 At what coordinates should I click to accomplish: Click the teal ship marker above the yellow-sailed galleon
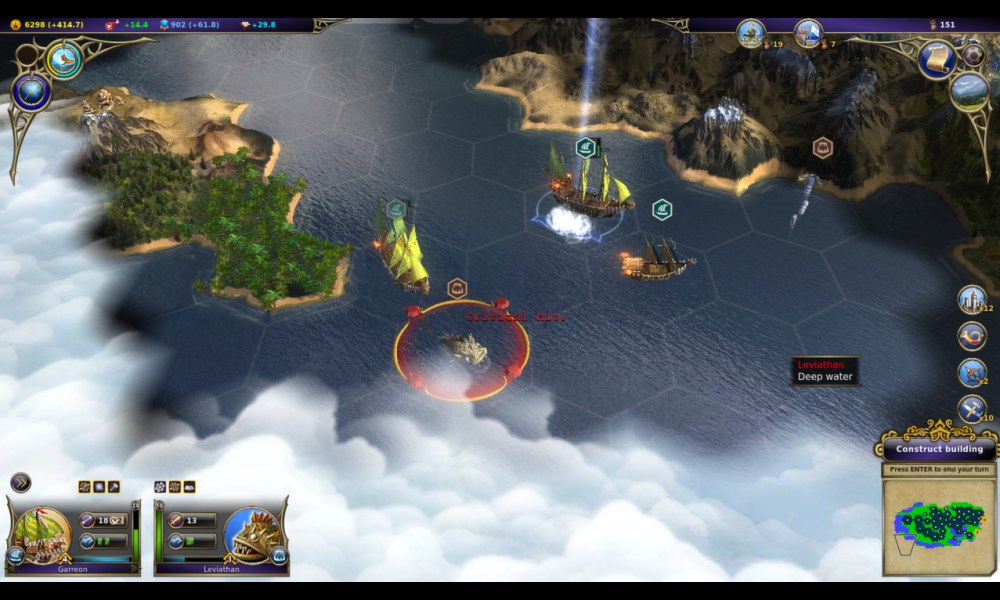pos(396,209)
